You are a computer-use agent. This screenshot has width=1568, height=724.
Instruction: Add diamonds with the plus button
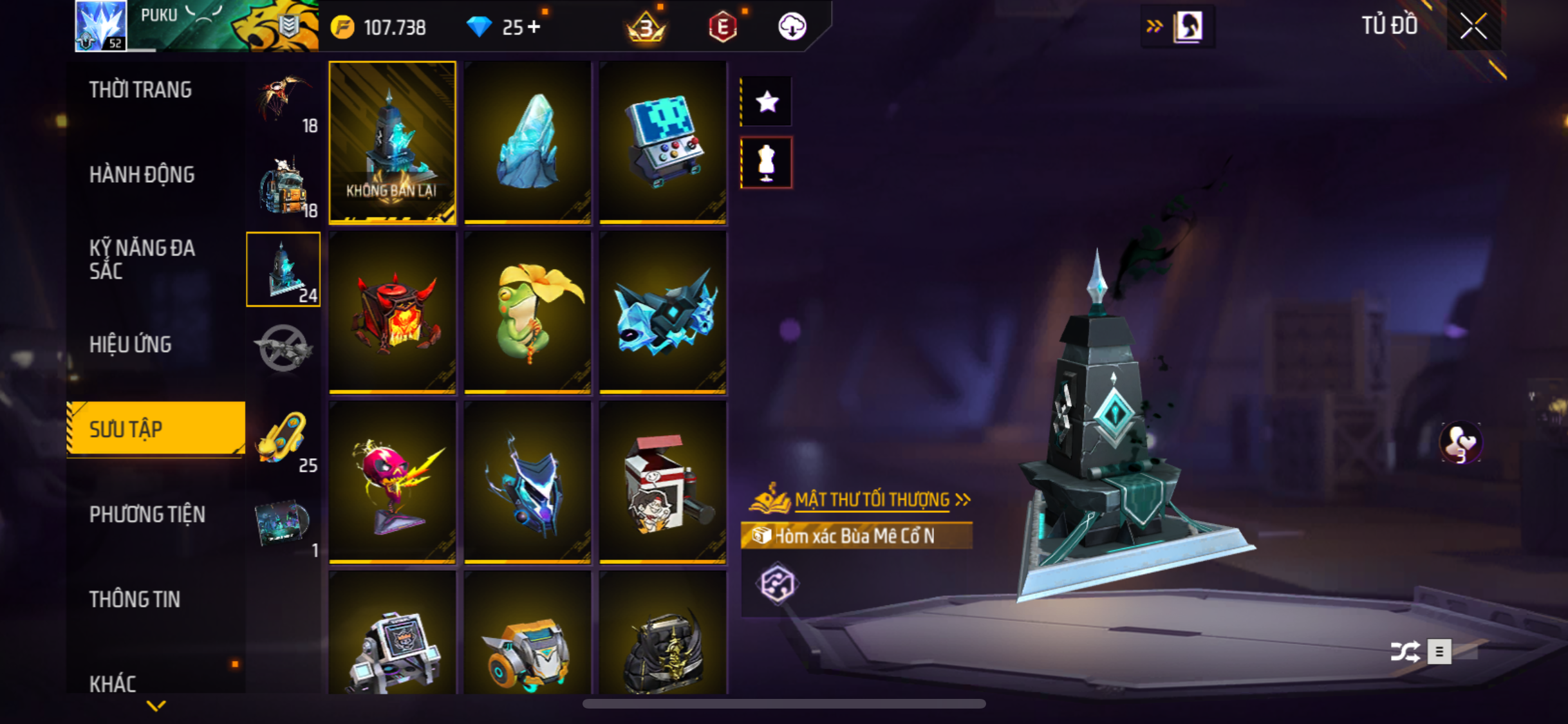click(x=534, y=27)
